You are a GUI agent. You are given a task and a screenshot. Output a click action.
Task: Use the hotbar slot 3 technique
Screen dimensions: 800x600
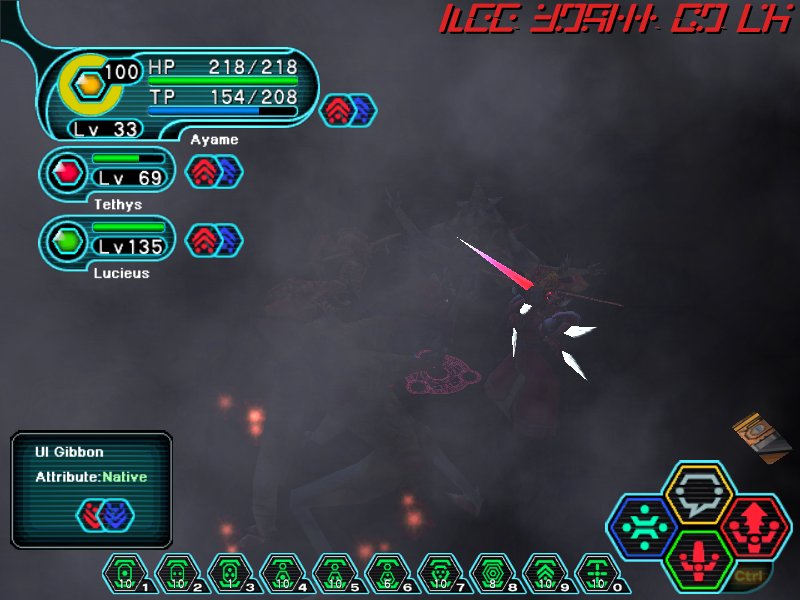[x=229, y=574]
